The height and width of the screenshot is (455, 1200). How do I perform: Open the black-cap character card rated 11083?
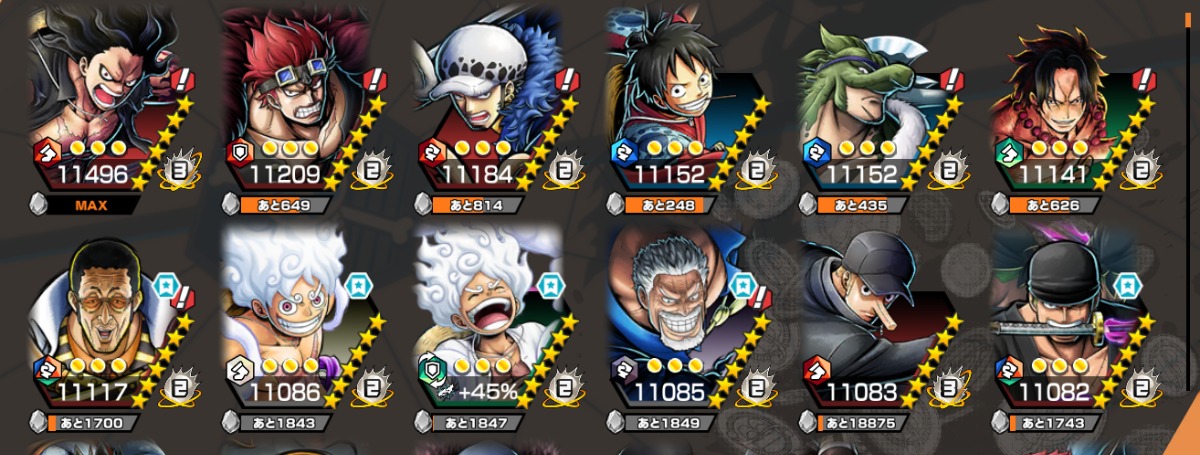[878, 320]
